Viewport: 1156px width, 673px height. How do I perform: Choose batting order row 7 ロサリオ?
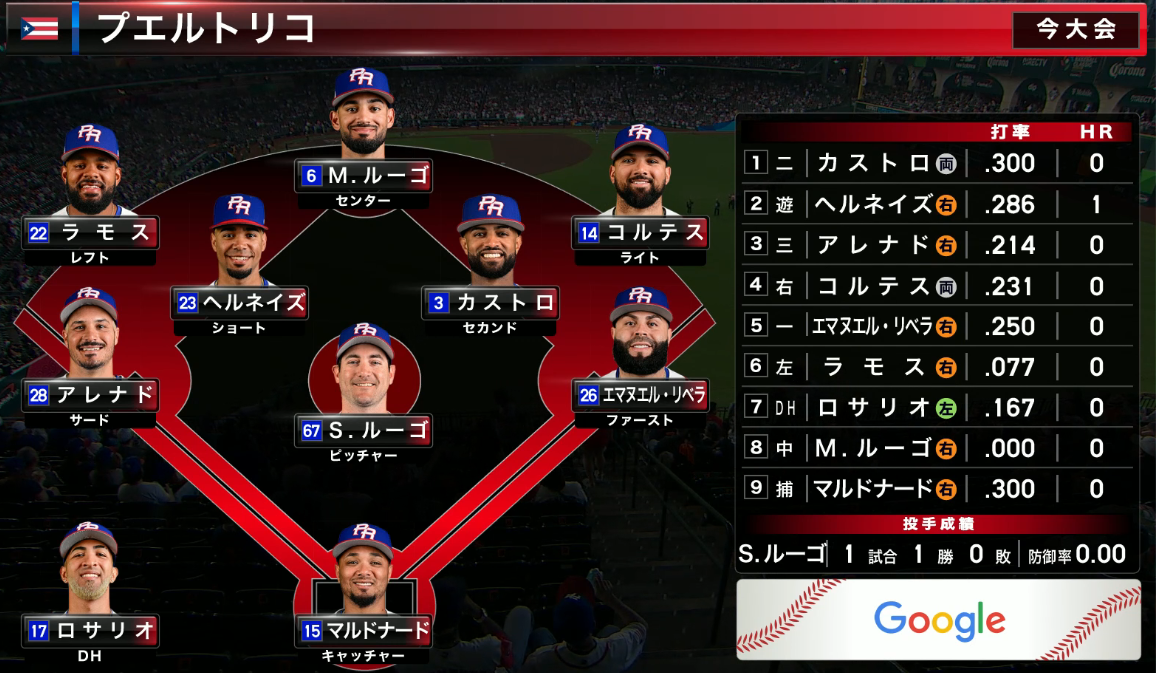tap(937, 408)
